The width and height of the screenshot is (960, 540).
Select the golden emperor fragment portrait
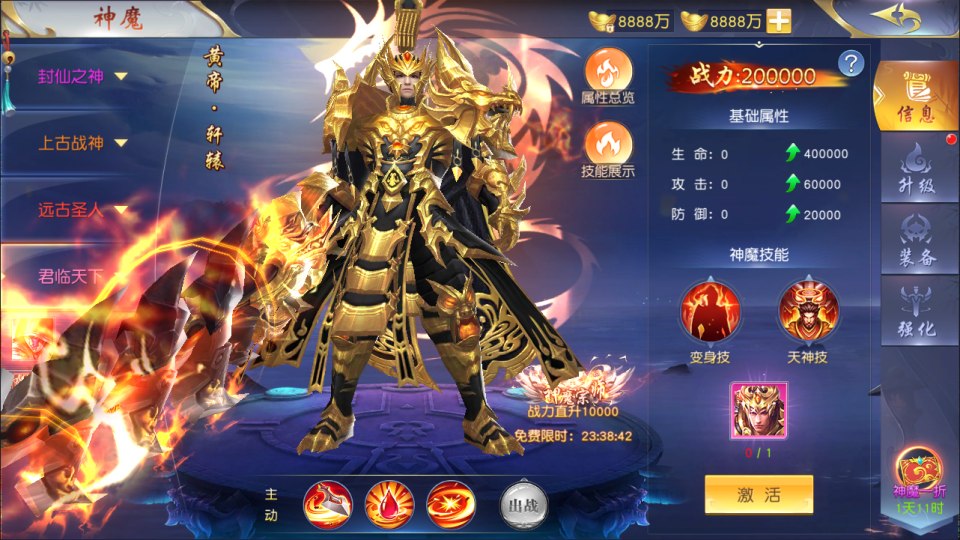[x=758, y=410]
